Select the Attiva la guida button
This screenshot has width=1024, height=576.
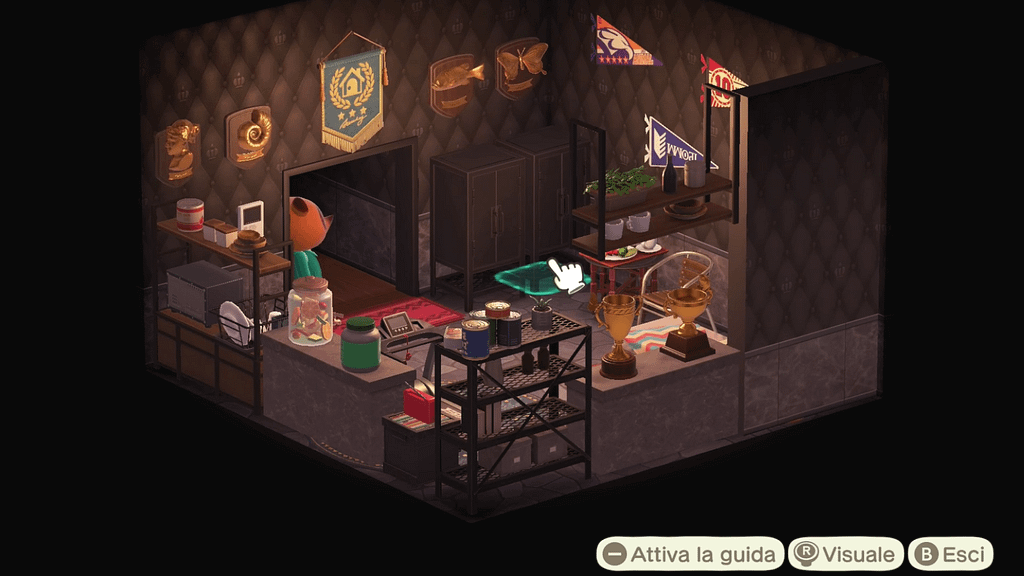pos(690,553)
